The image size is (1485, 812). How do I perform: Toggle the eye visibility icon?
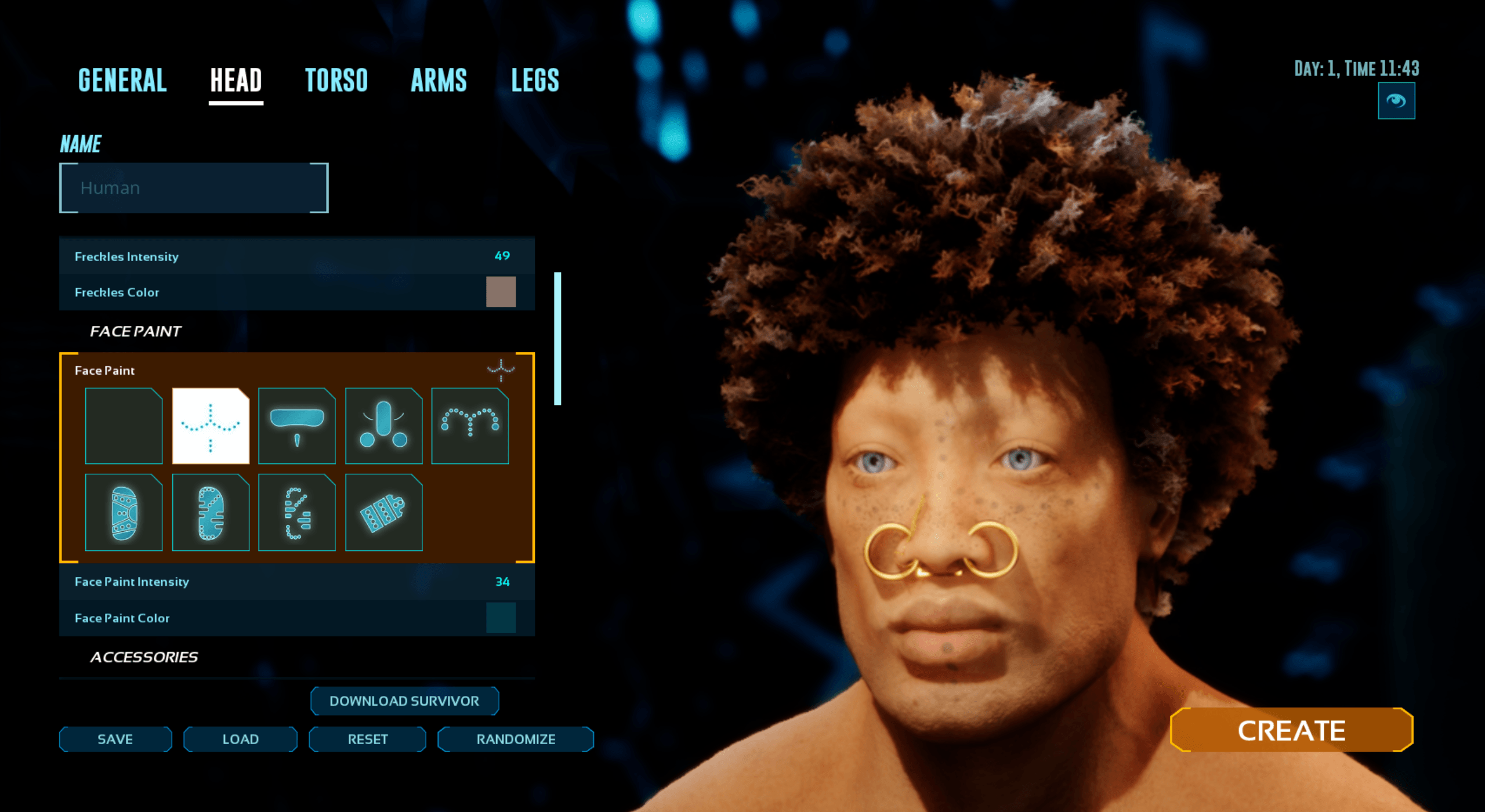(x=1396, y=101)
